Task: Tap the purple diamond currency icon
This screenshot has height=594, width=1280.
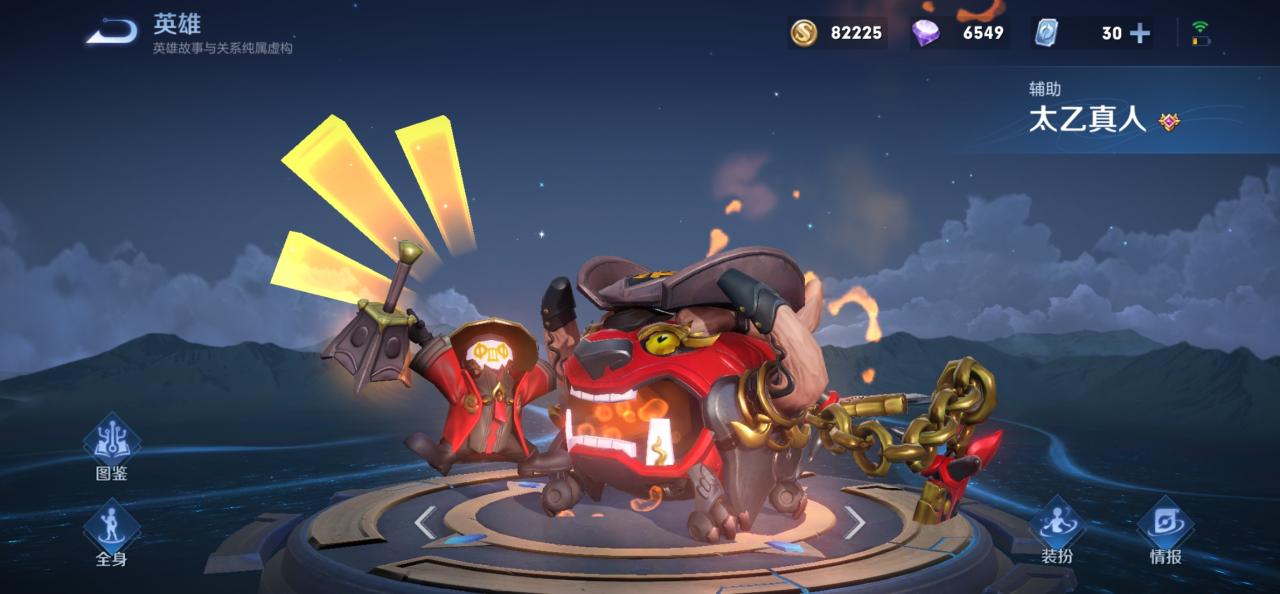Action: coord(925,33)
